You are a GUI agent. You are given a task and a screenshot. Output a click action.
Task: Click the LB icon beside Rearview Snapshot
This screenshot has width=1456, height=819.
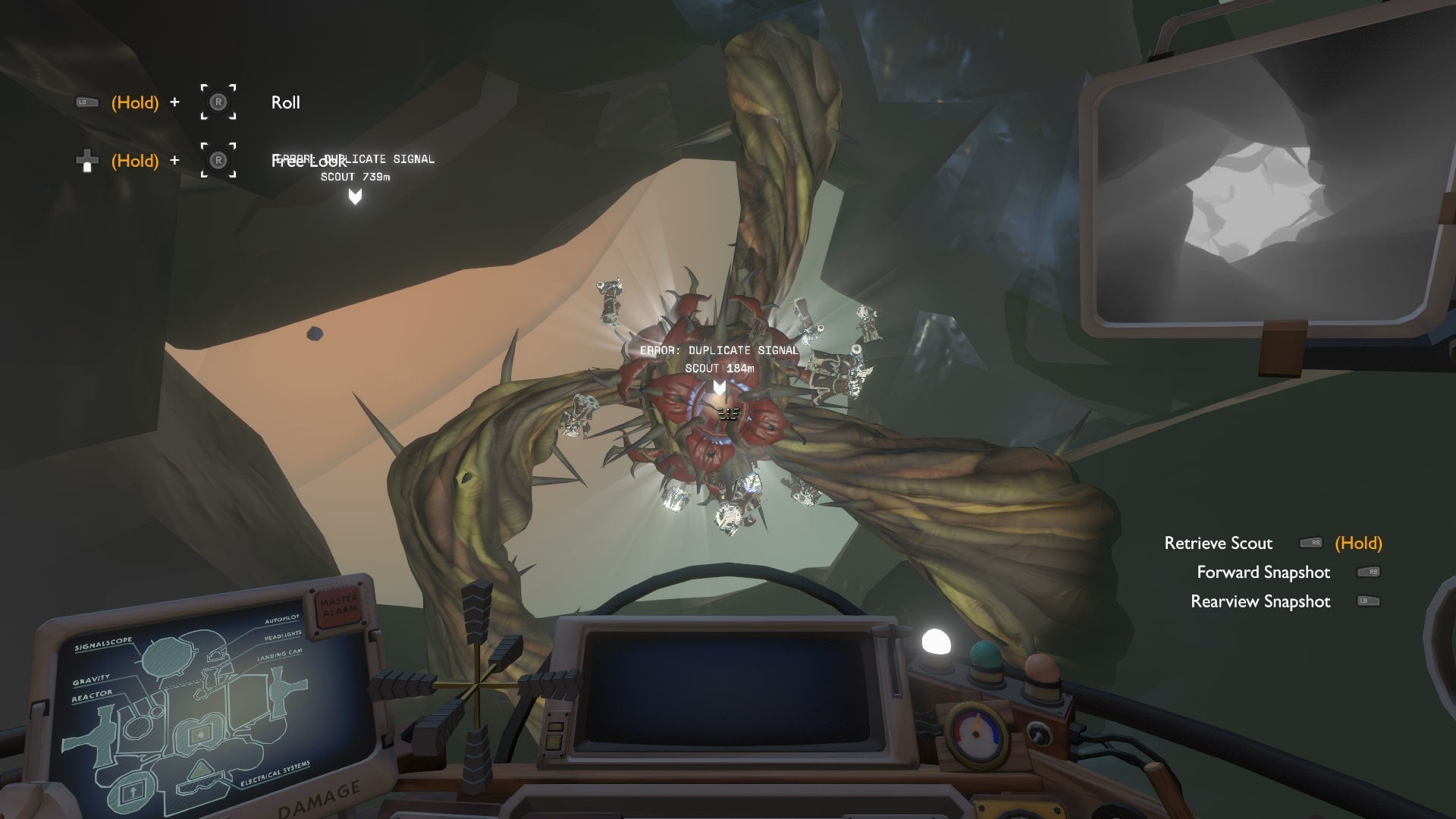(x=1366, y=602)
